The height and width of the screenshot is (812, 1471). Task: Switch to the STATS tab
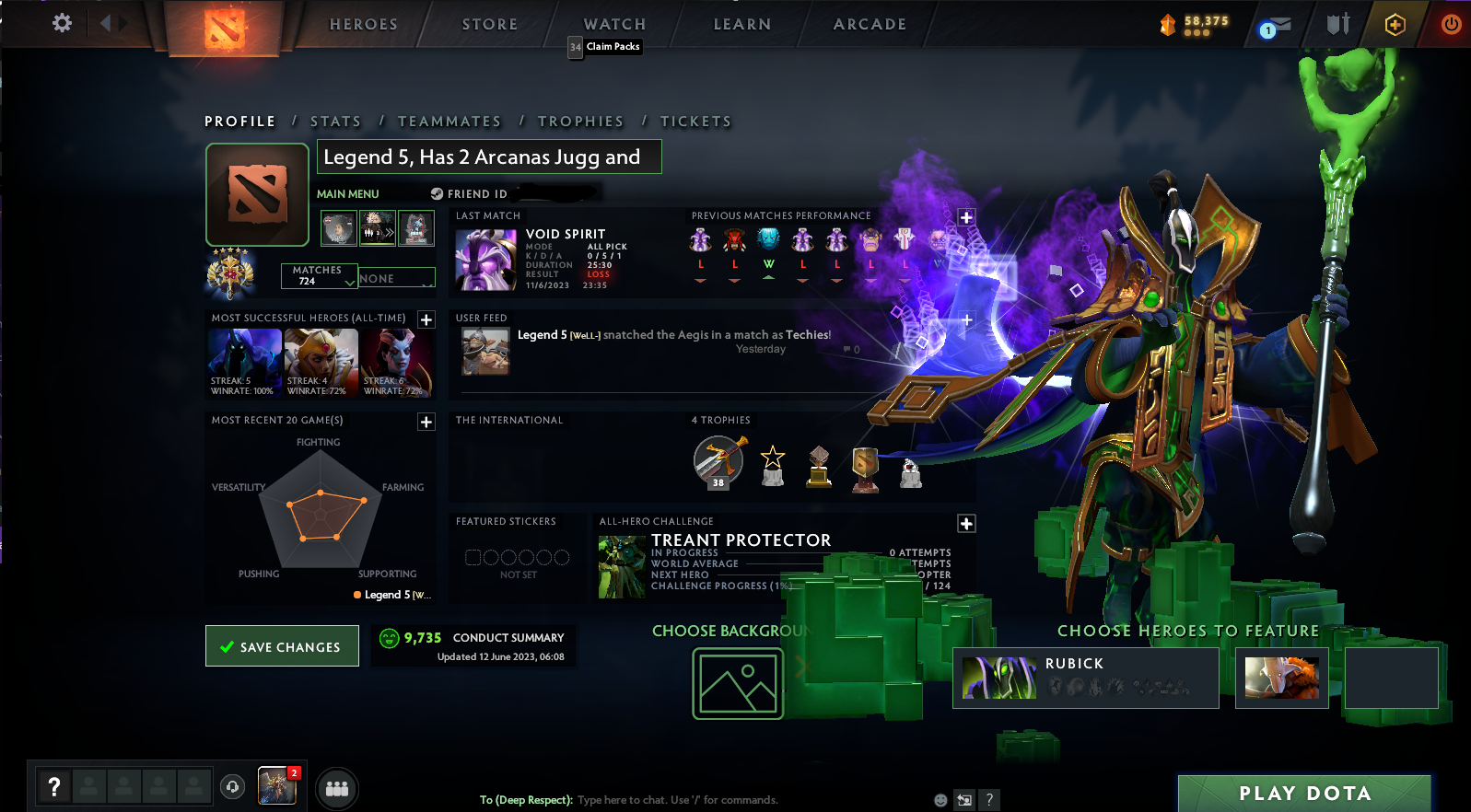(x=335, y=121)
